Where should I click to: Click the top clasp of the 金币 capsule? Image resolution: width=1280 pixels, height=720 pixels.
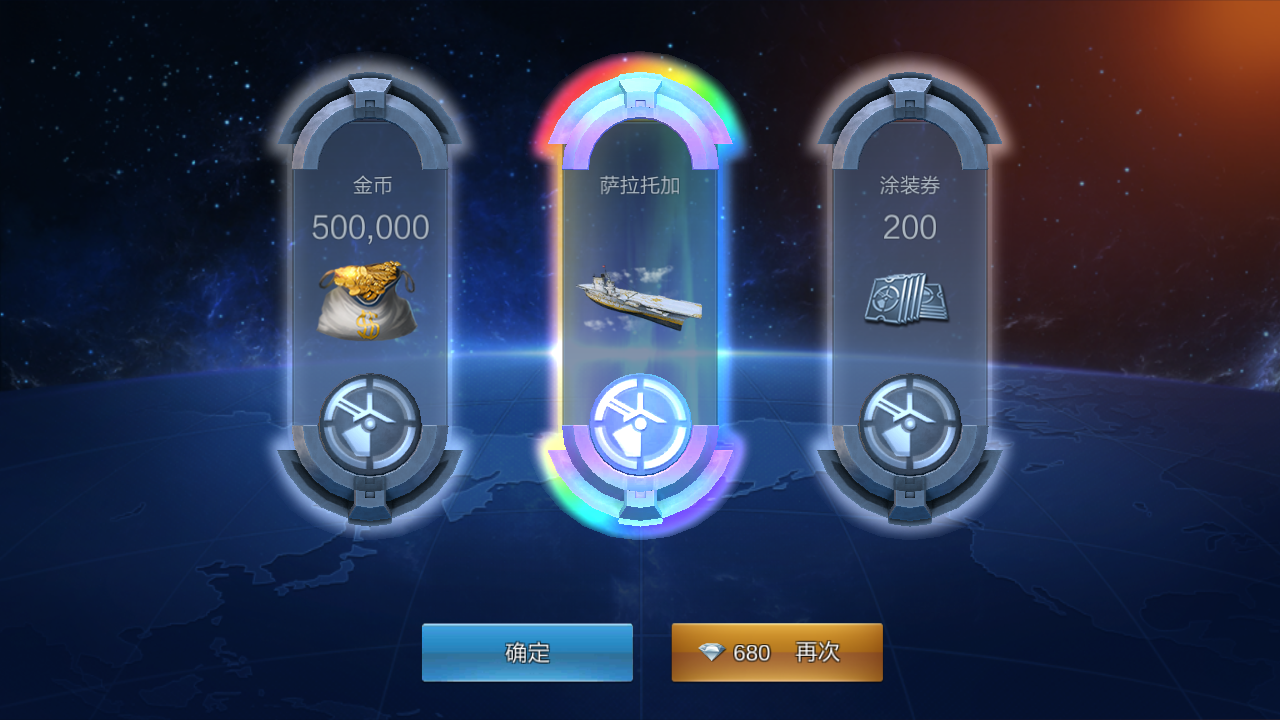point(372,95)
